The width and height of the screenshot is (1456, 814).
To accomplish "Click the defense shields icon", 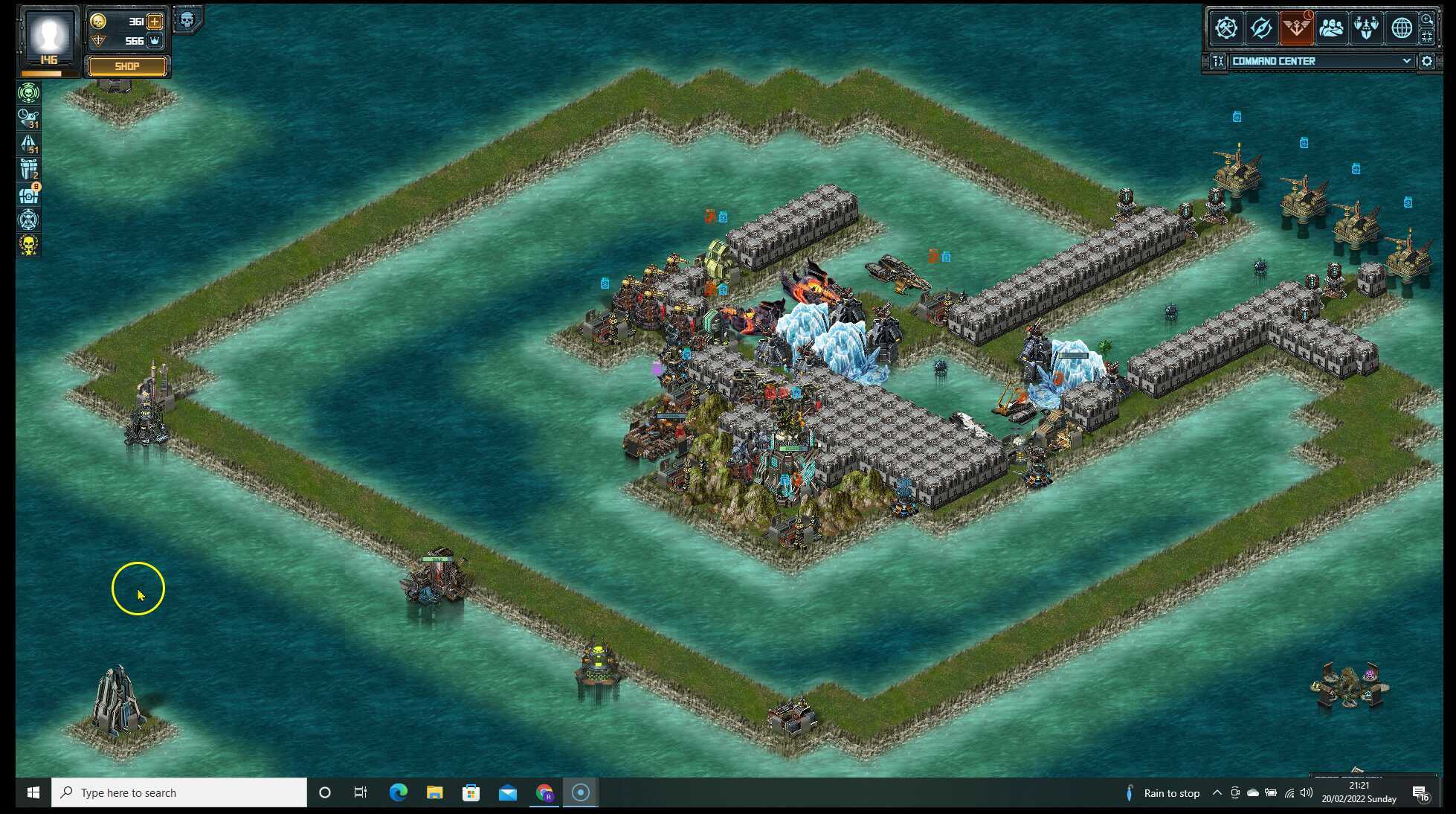I will click(1366, 28).
